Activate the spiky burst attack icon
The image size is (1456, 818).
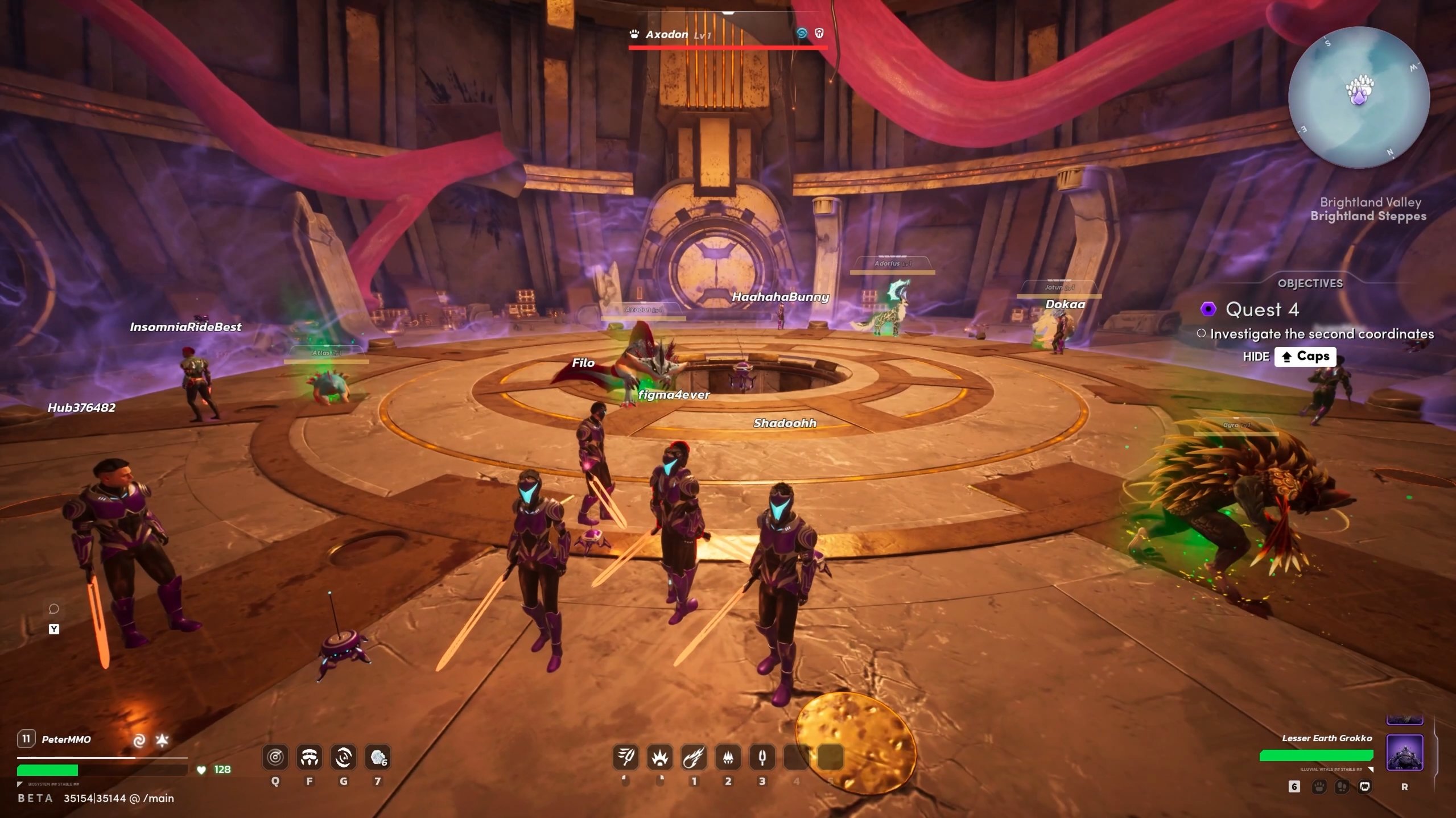click(x=660, y=757)
